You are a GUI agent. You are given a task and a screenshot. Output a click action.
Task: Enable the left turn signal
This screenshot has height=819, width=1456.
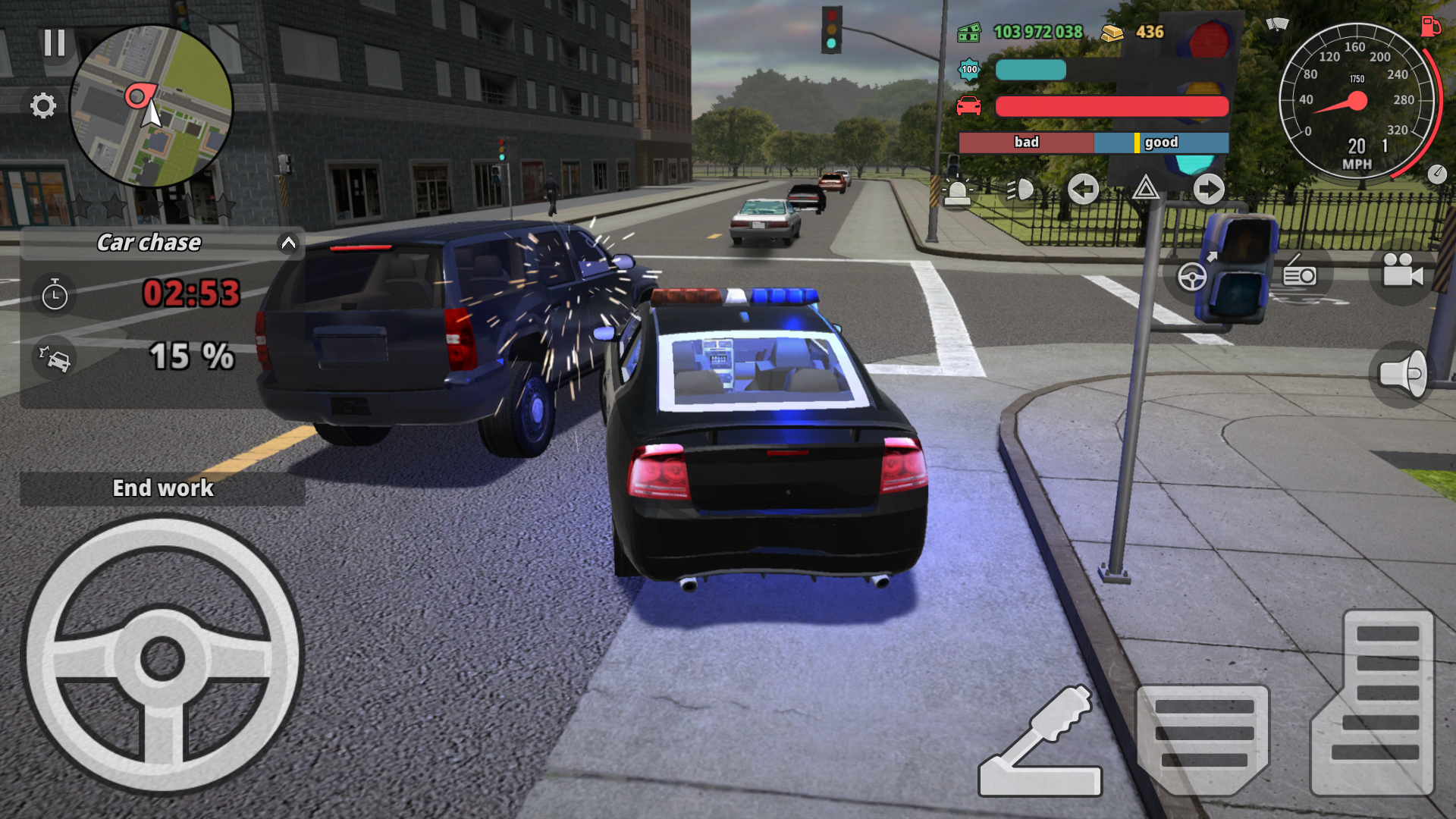[1083, 190]
